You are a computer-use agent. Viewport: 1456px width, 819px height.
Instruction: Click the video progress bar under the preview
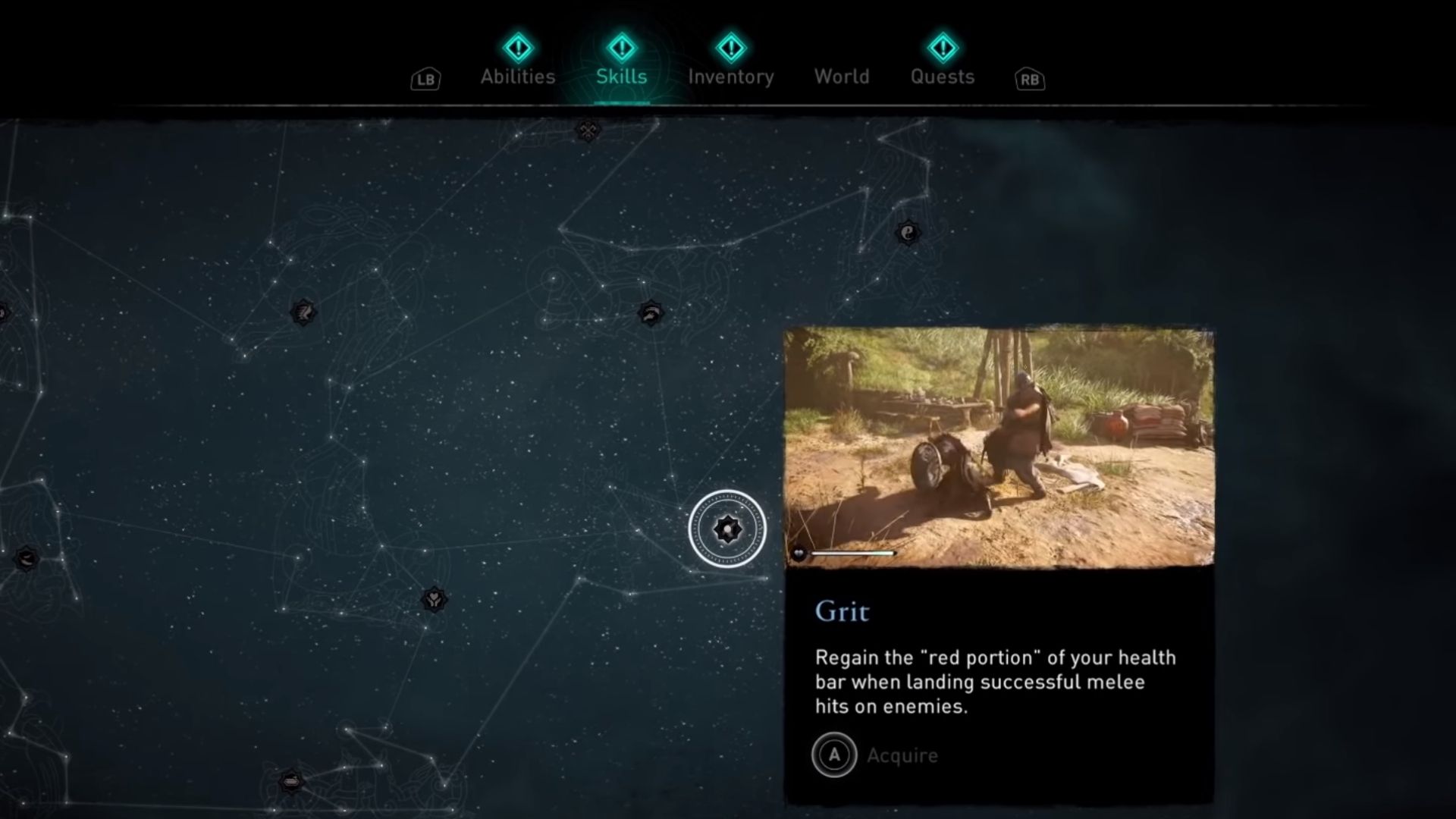point(852,553)
